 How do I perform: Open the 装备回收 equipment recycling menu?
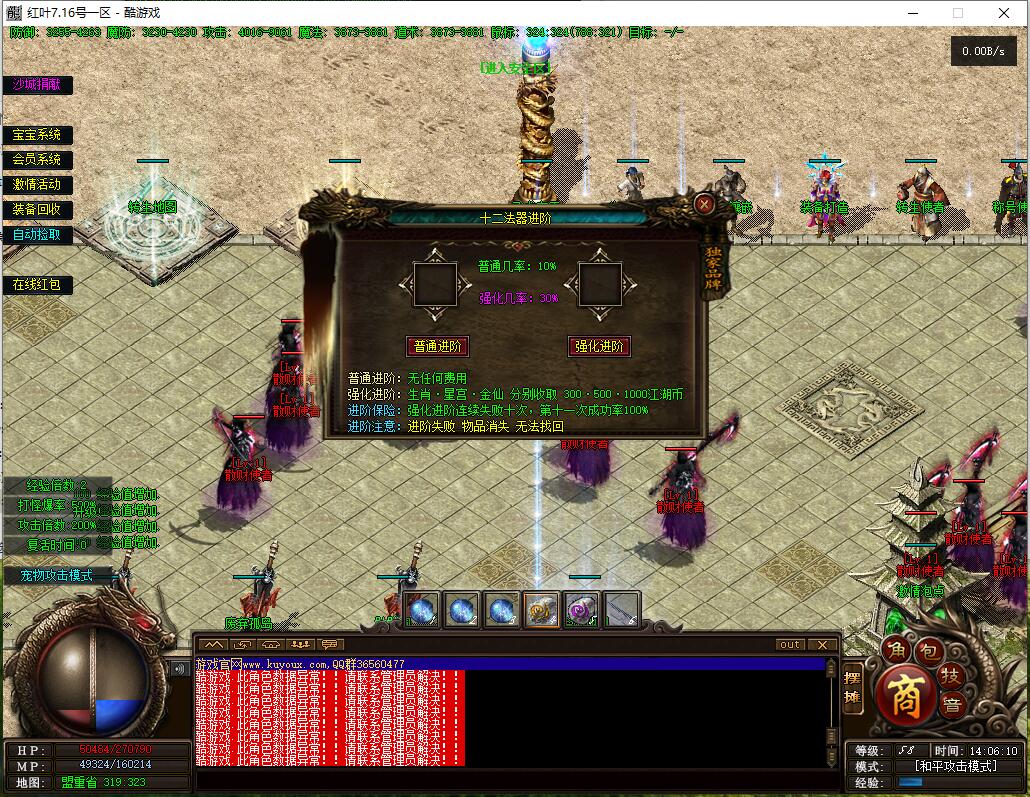37,210
